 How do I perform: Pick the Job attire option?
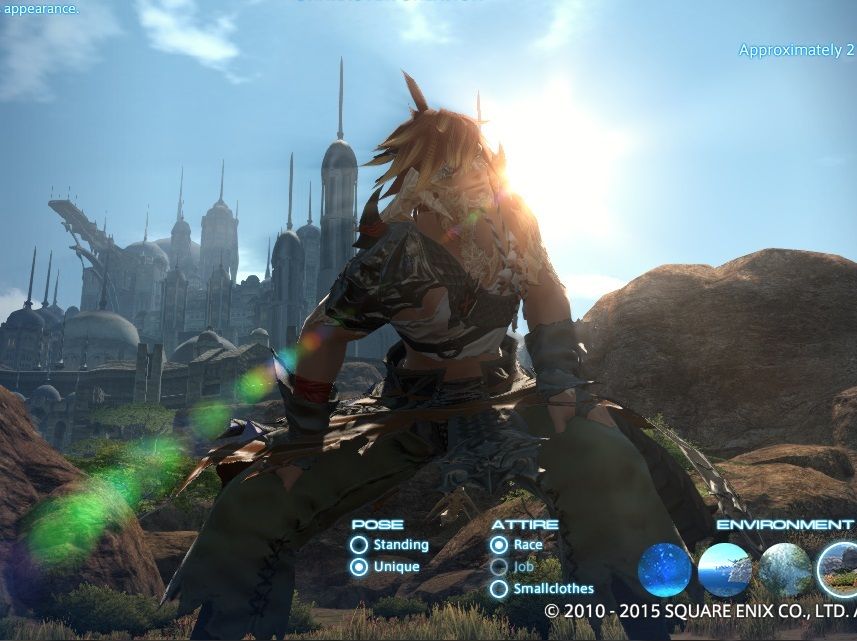pyautogui.click(x=499, y=567)
